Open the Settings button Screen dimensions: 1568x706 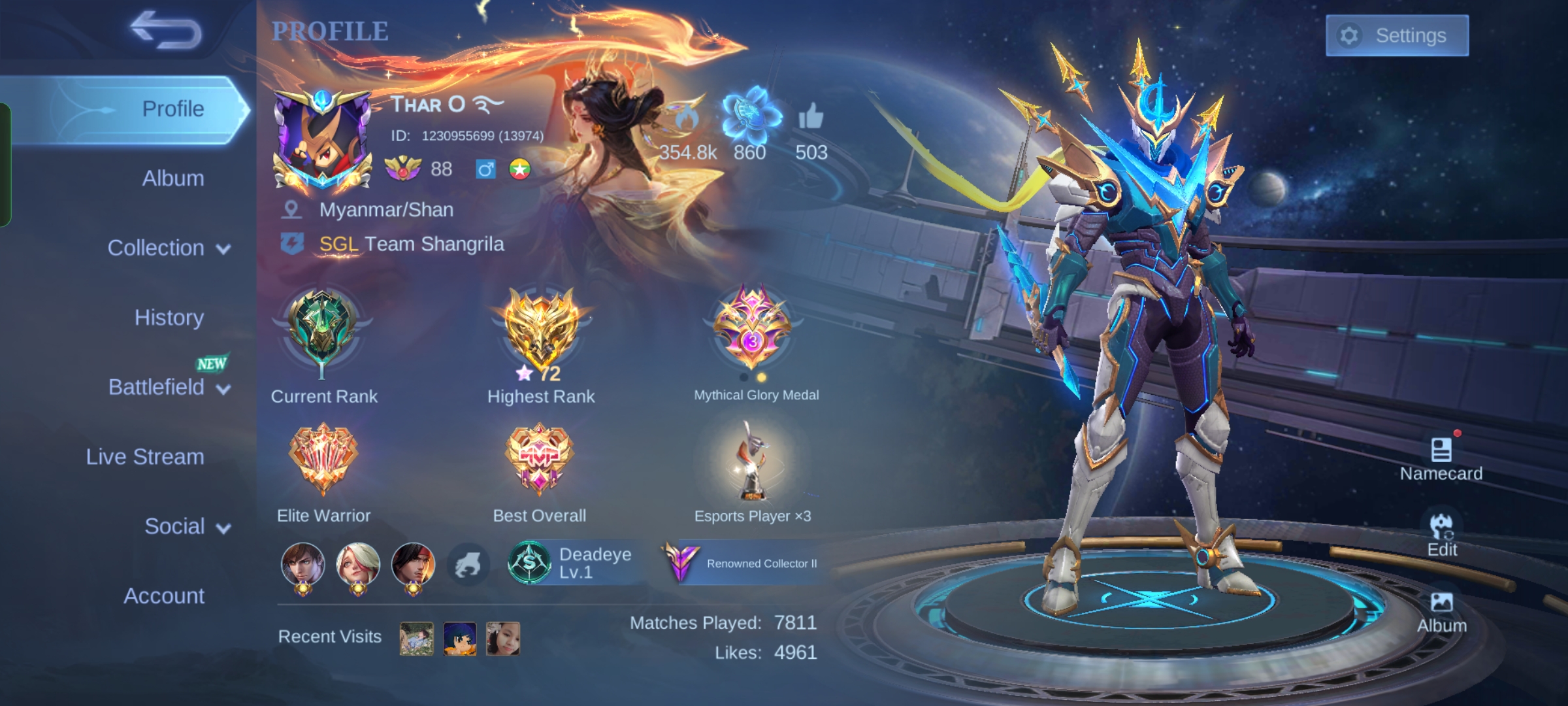[x=1397, y=35]
